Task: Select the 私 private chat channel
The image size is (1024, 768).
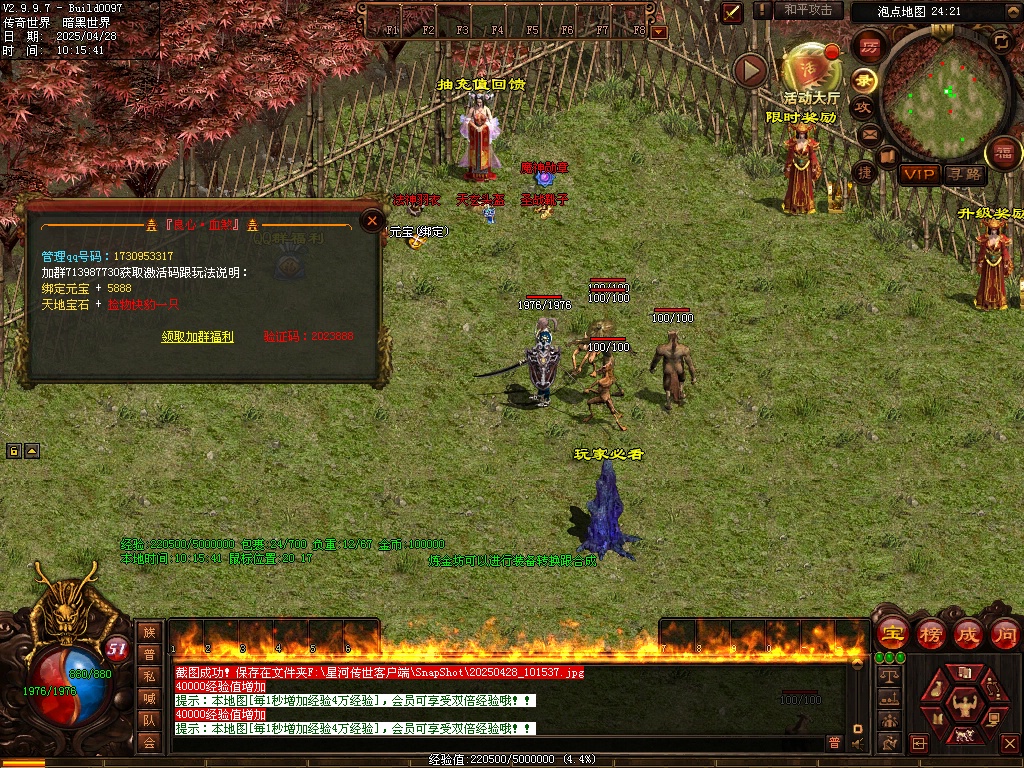Action: [149, 676]
